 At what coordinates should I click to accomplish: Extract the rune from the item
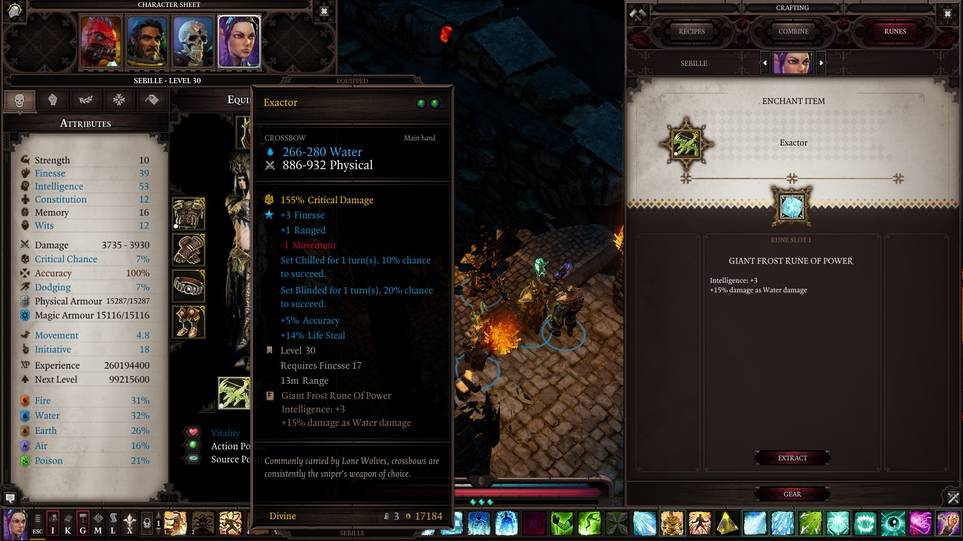pyautogui.click(x=793, y=458)
